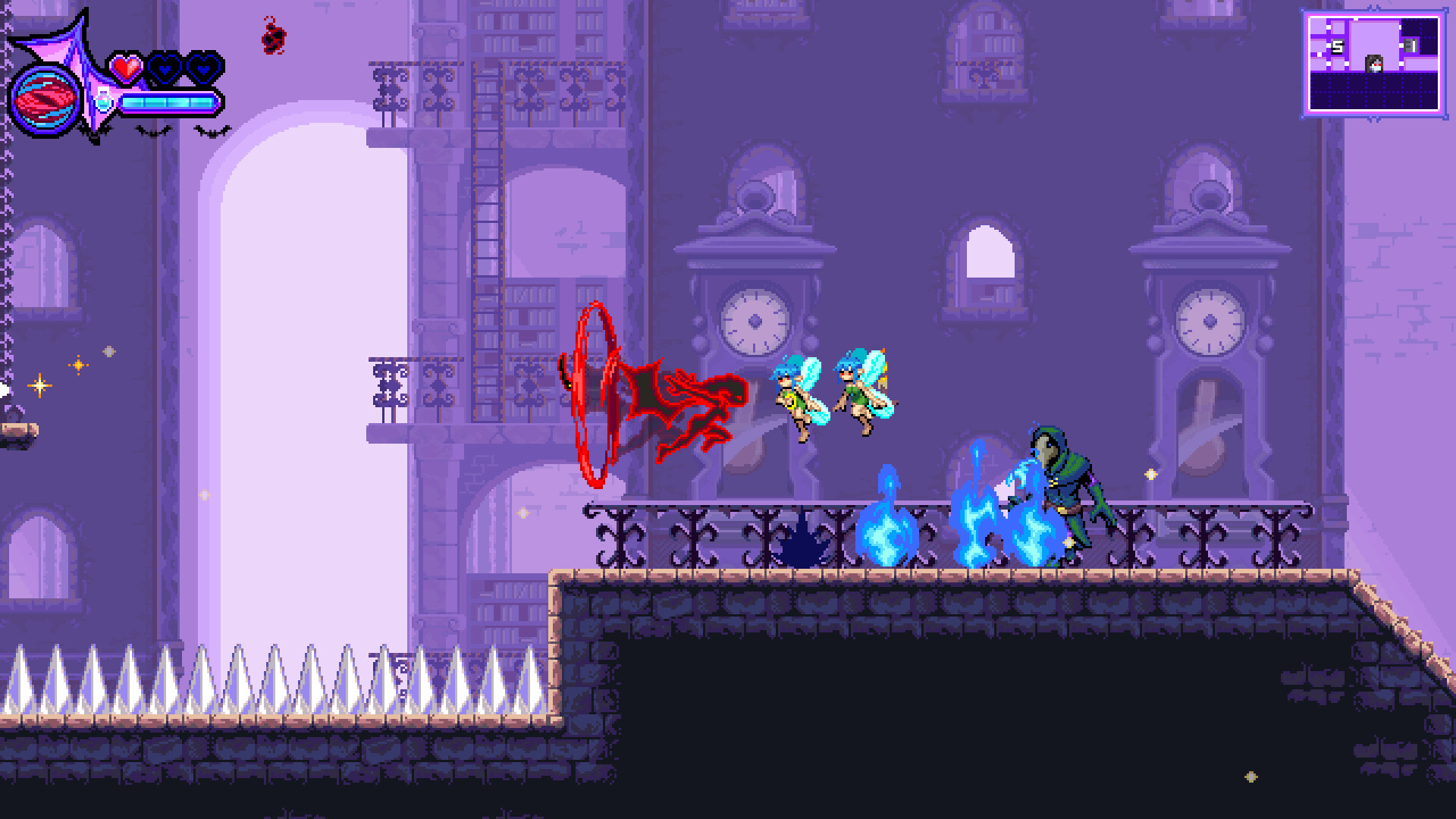Click the filled red heart in the health display
The width and height of the screenshot is (1456, 819).
coord(127,67)
